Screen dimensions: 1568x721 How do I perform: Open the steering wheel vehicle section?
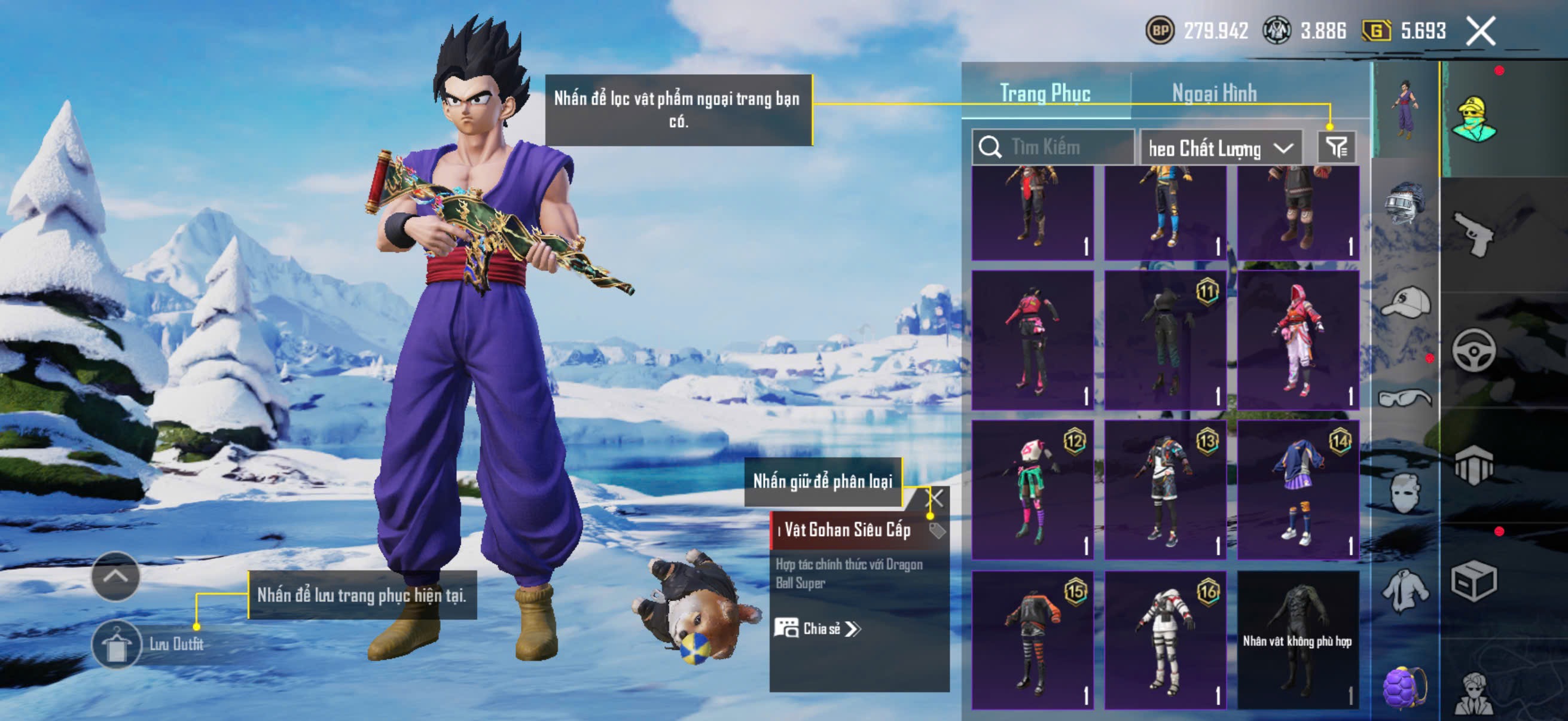pos(1473,350)
